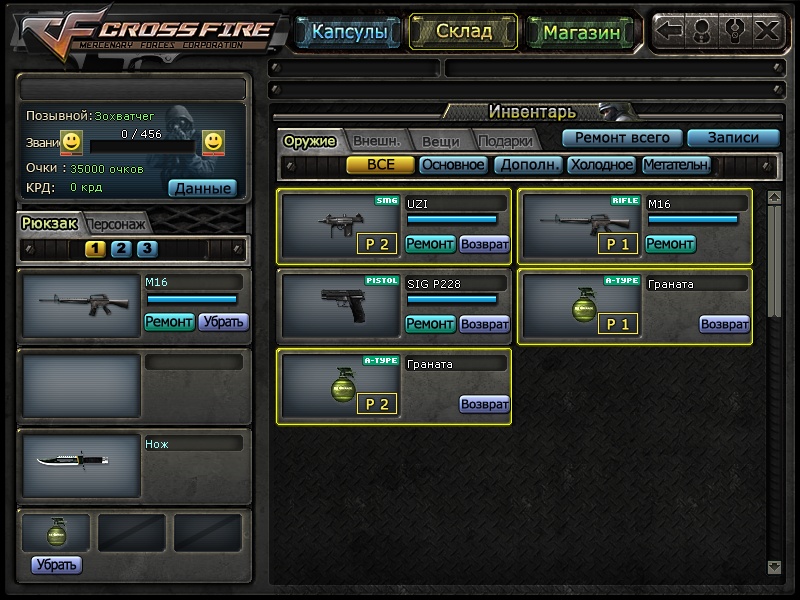Repair everything with Ремонт всего

coord(622,138)
